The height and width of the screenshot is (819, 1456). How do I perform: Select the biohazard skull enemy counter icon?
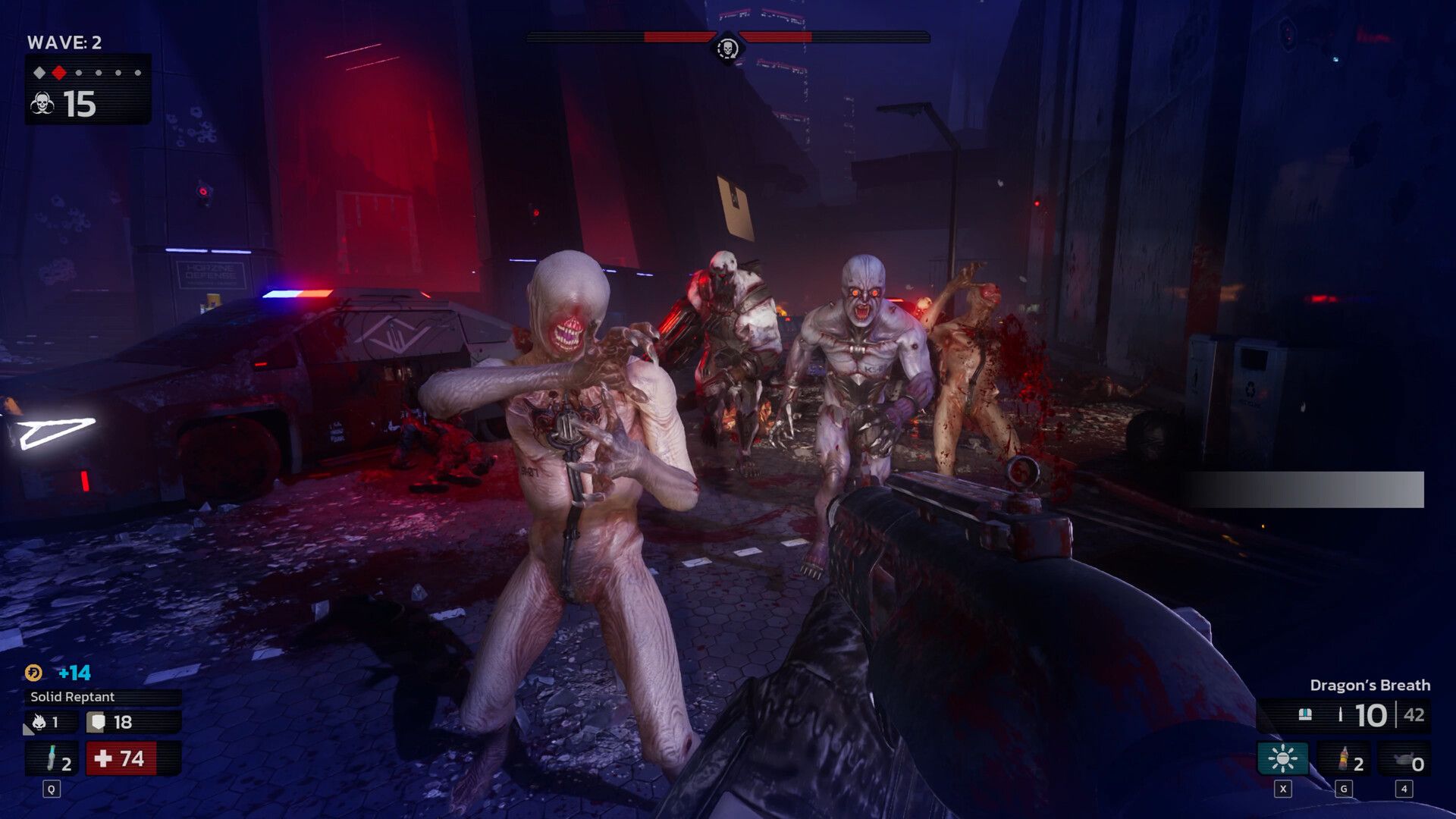coord(43,103)
